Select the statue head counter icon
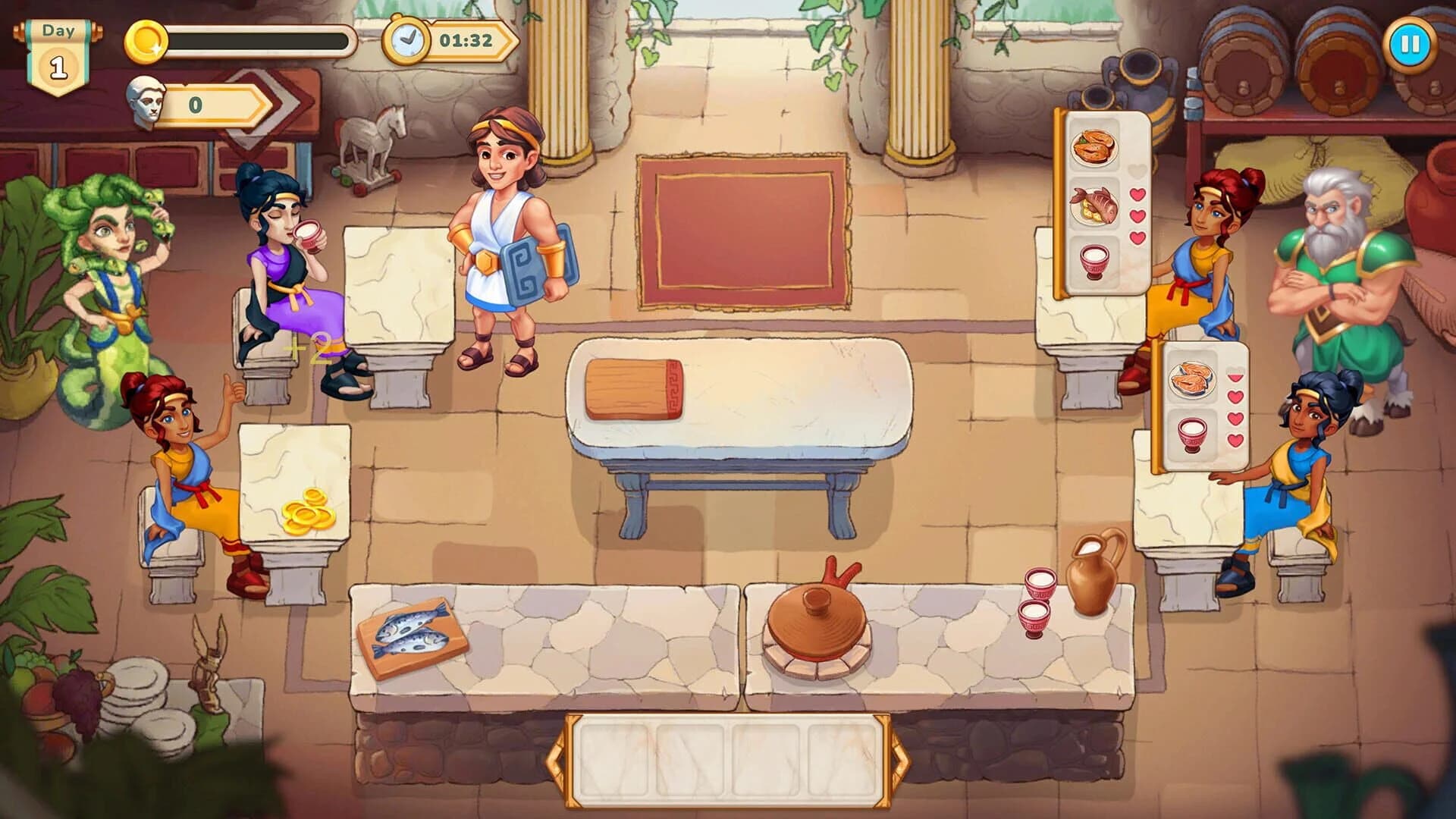The image size is (1456, 819). [146, 100]
